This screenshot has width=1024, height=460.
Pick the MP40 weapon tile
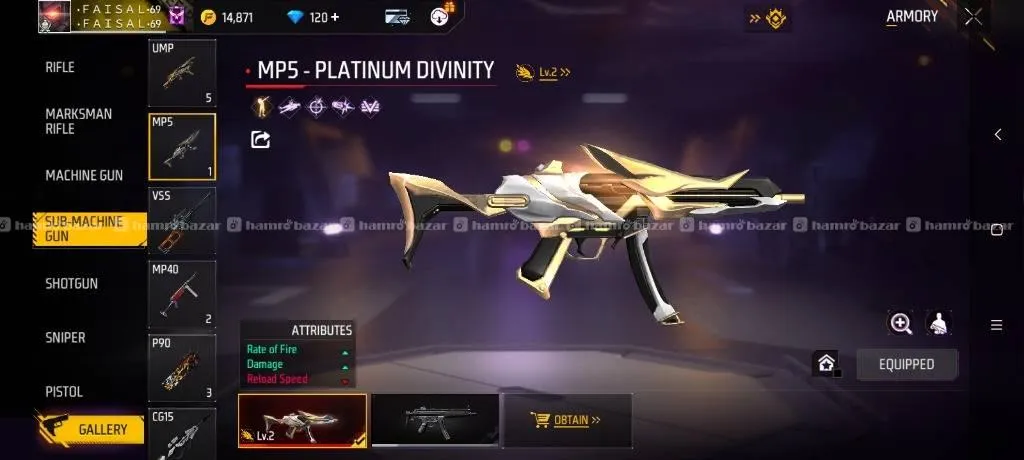(182, 294)
